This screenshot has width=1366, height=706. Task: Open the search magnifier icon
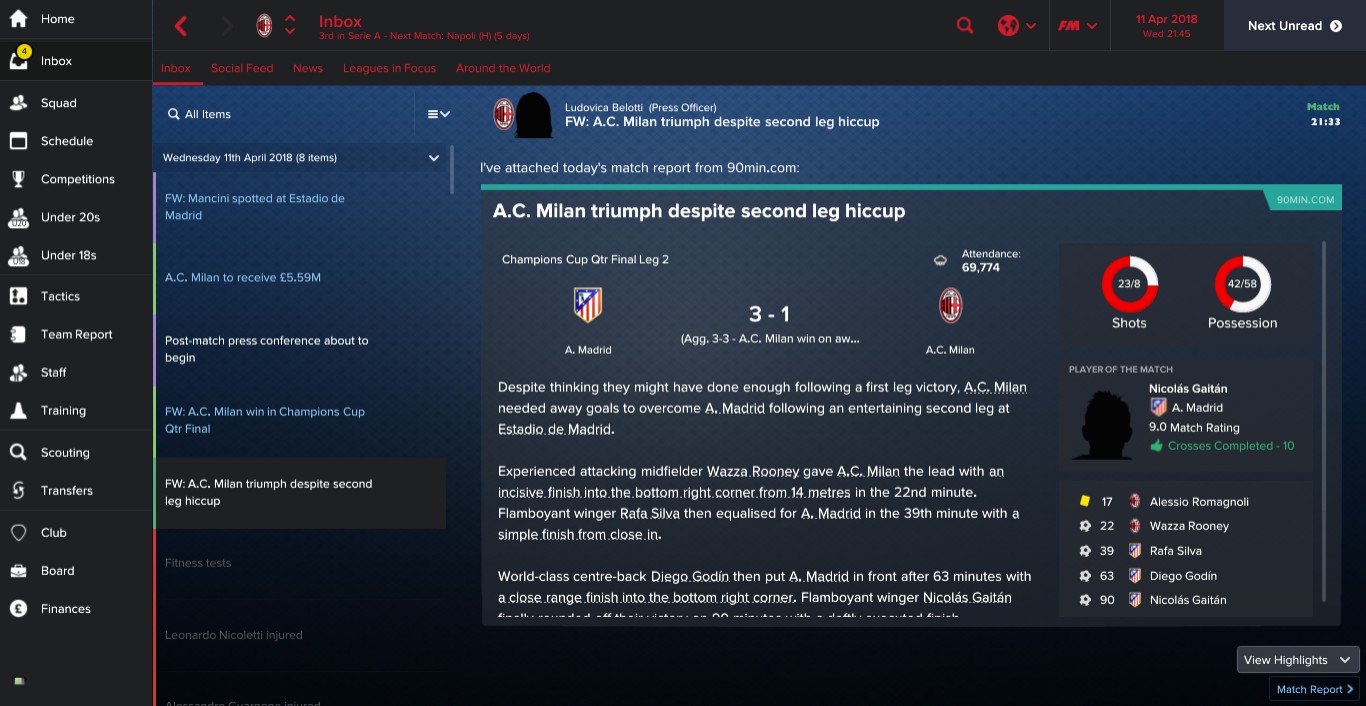tap(965, 26)
